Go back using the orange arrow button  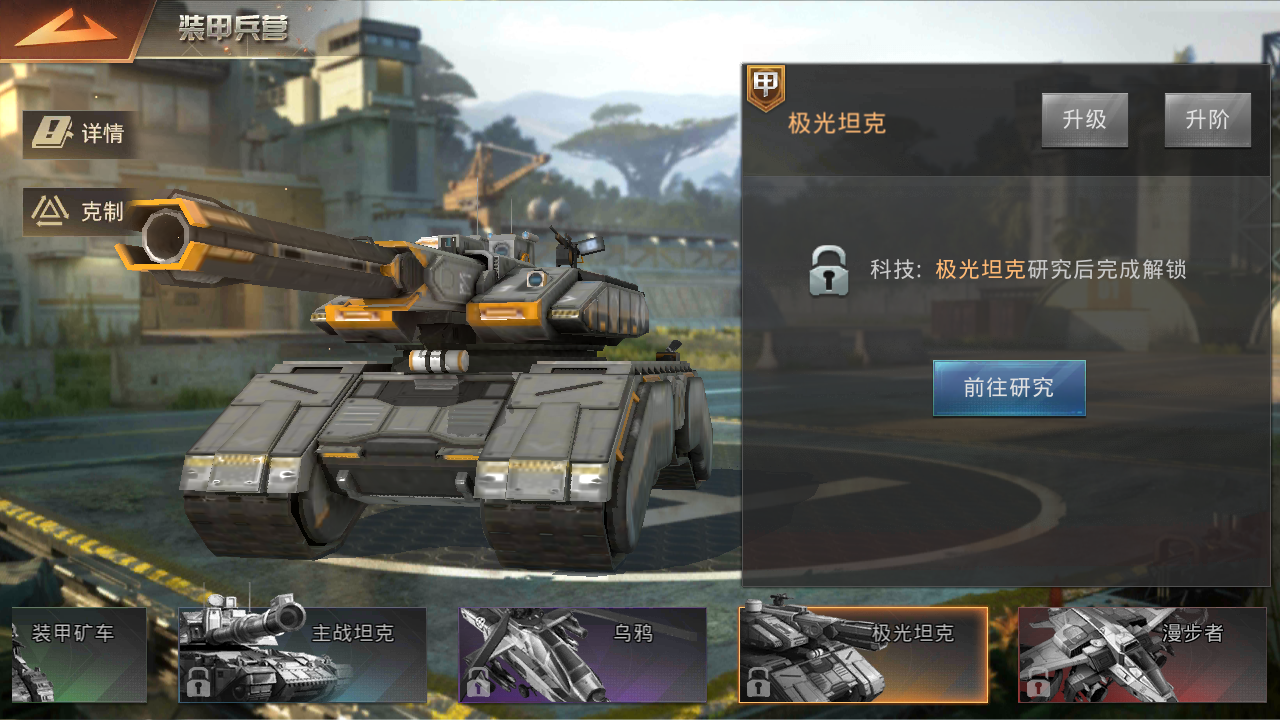point(67,30)
